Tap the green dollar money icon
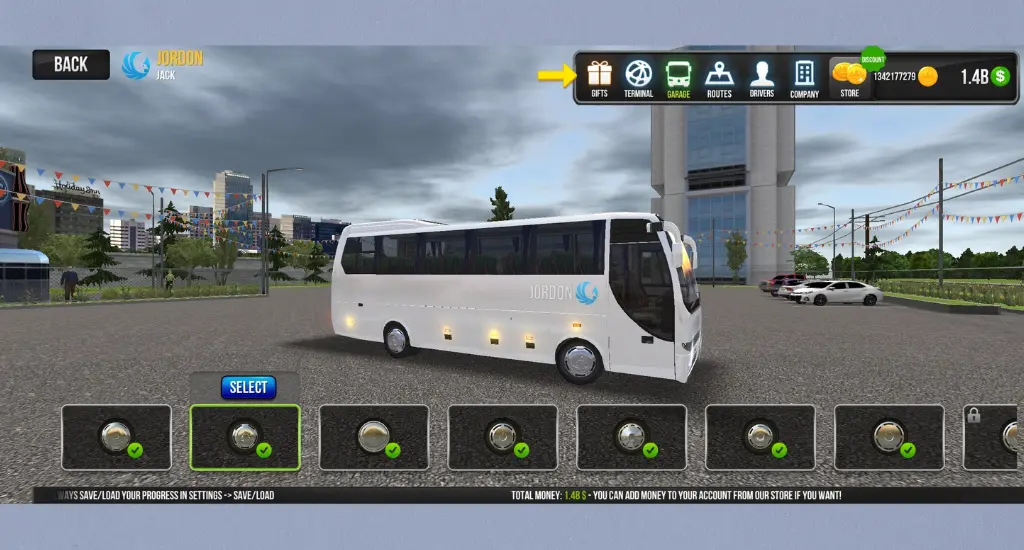1024x550 pixels. point(1000,76)
